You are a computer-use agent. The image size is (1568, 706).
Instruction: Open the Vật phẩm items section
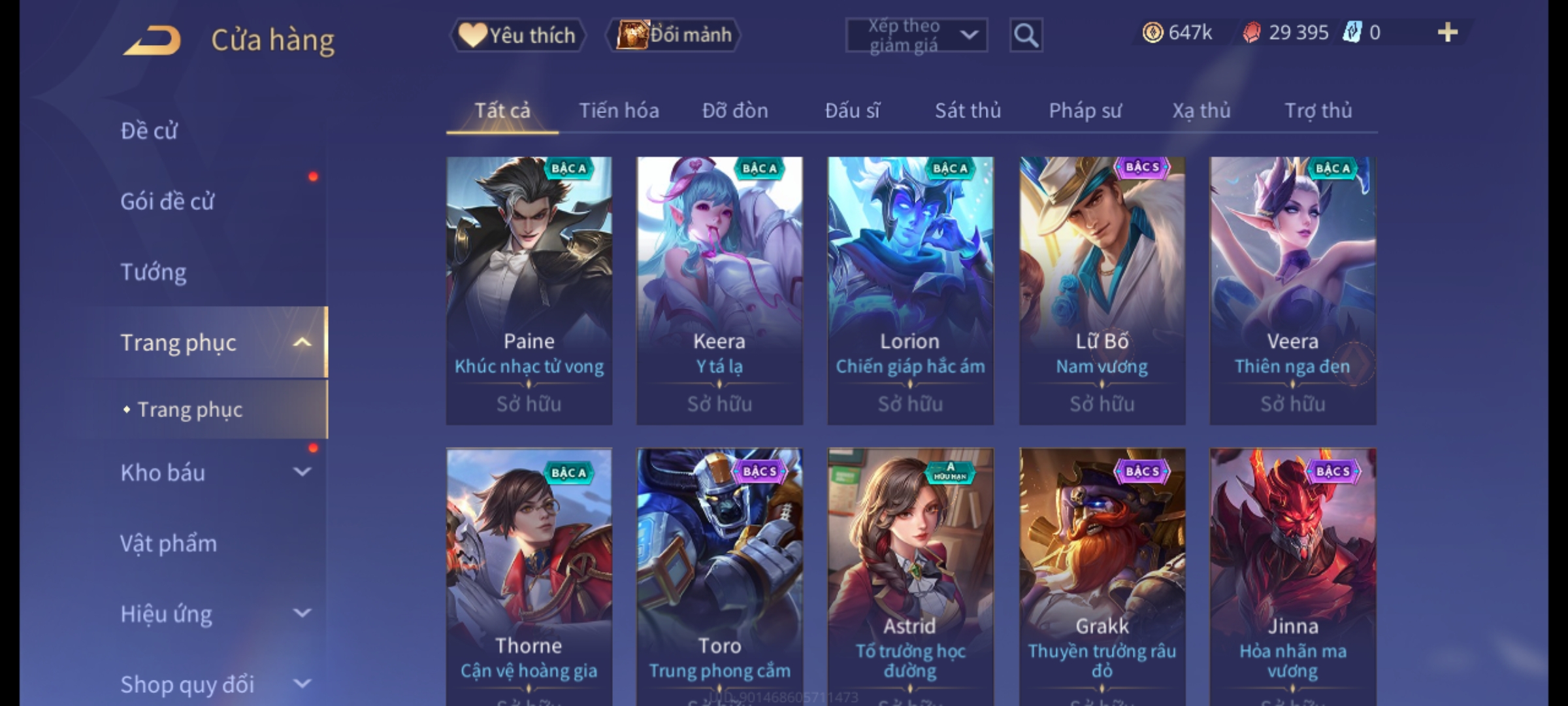coord(169,543)
